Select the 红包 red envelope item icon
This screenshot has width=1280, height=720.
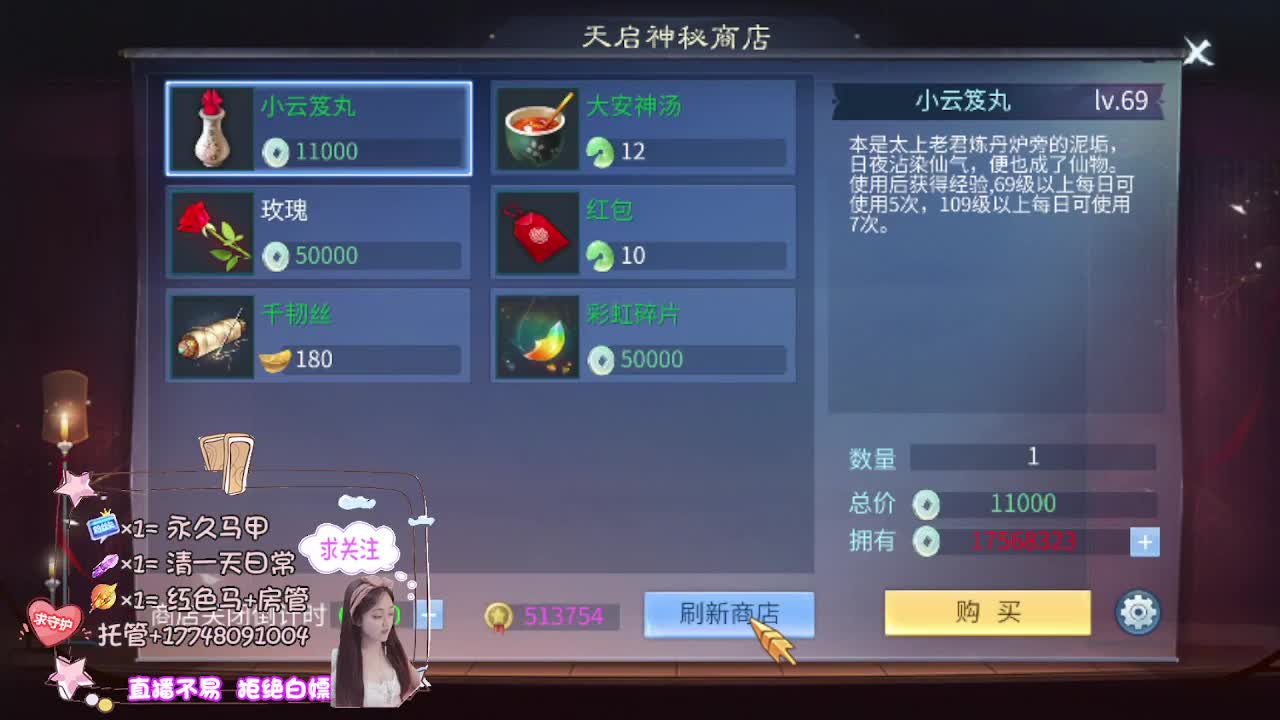point(534,232)
